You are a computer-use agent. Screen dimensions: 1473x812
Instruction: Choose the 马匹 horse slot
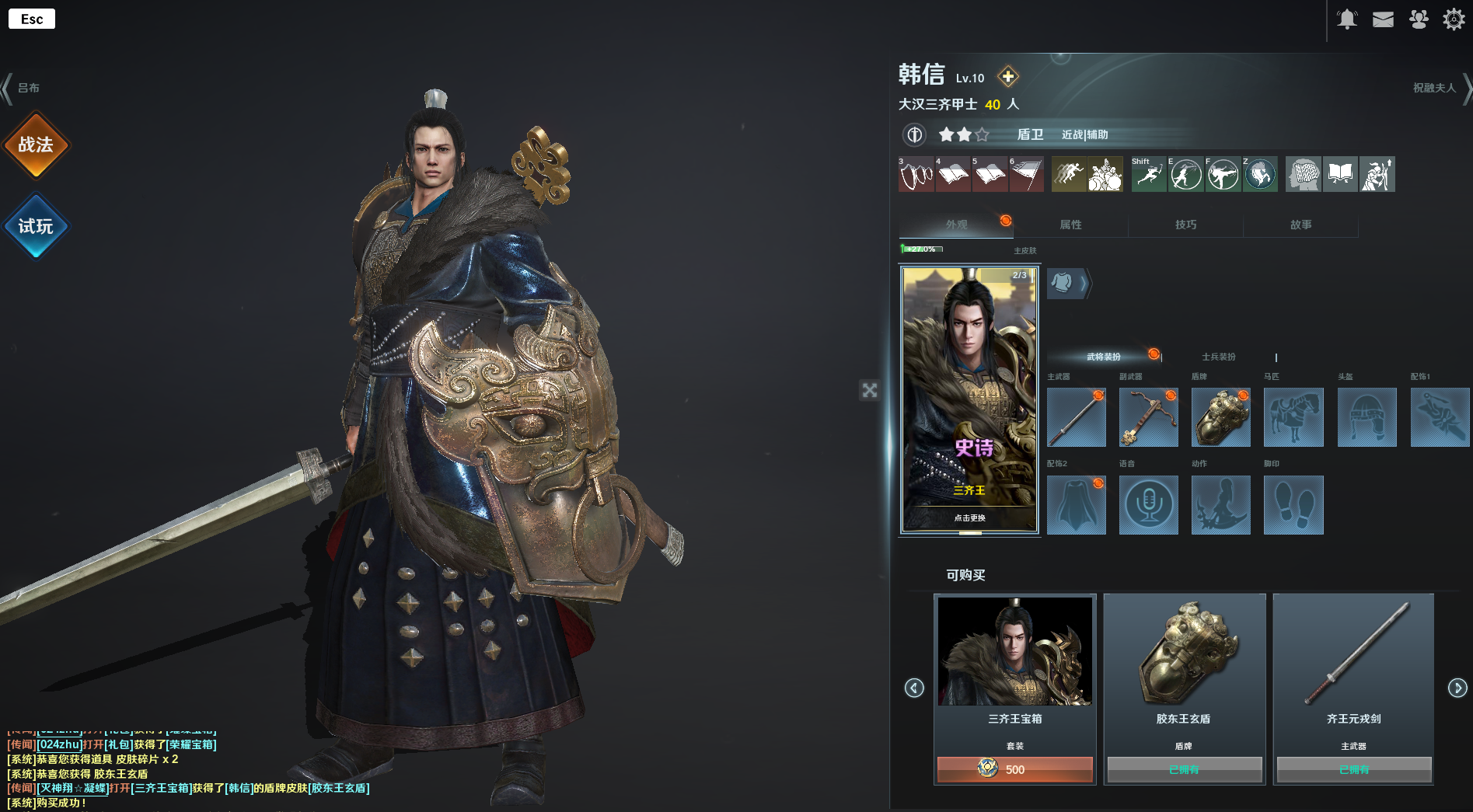pos(1293,417)
